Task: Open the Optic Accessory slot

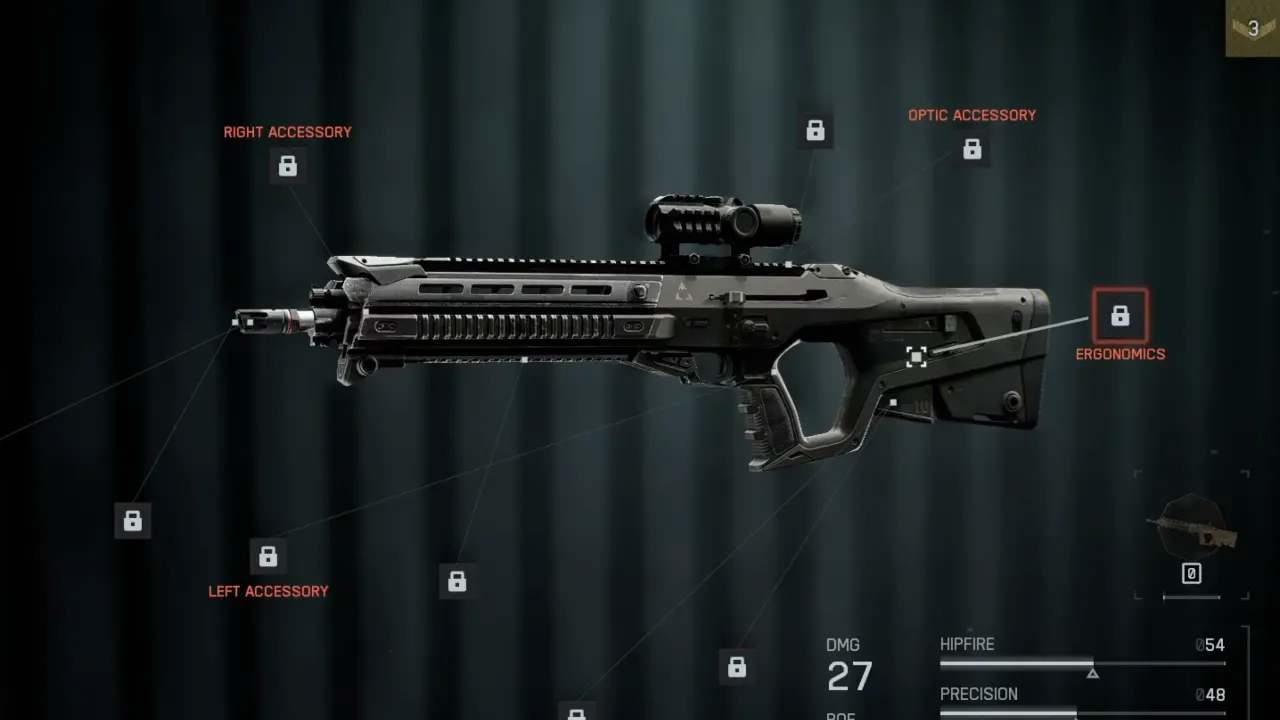Action: pos(972,150)
